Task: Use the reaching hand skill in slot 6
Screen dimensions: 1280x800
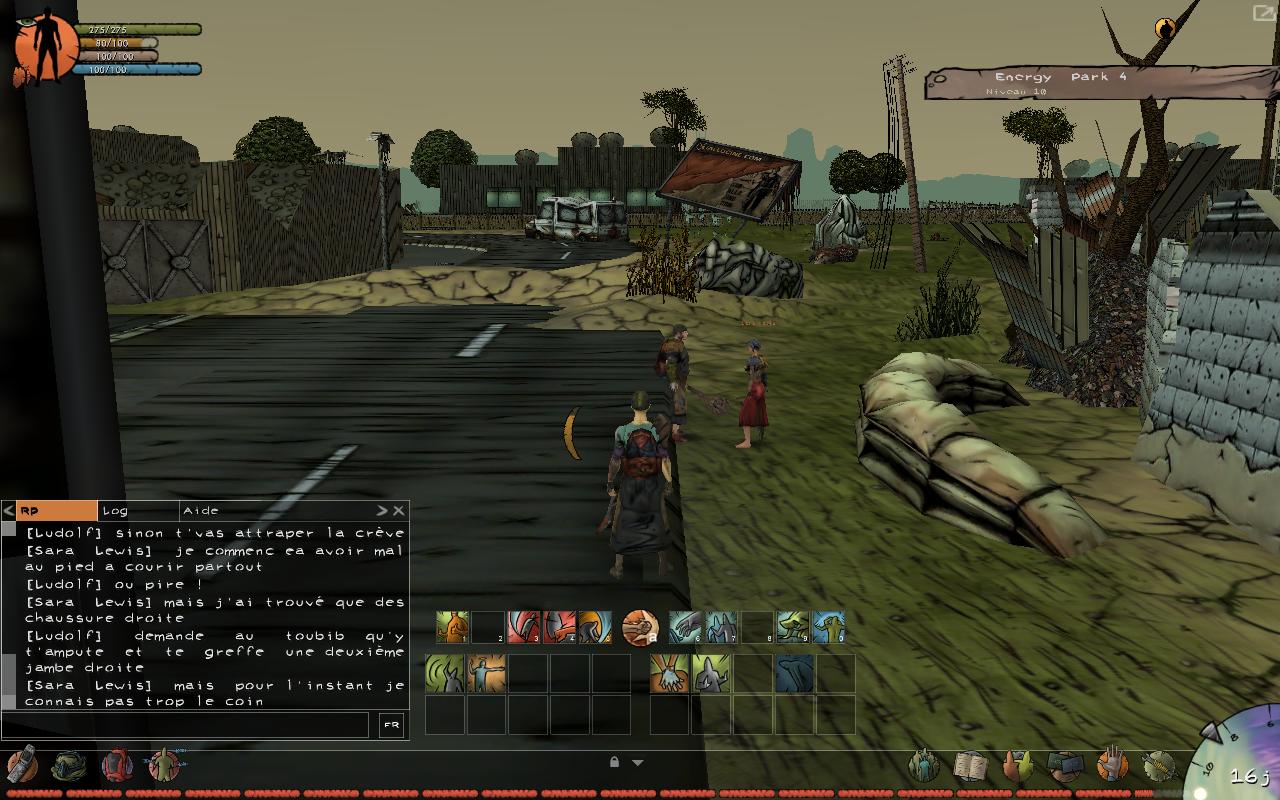Action: coord(684,627)
